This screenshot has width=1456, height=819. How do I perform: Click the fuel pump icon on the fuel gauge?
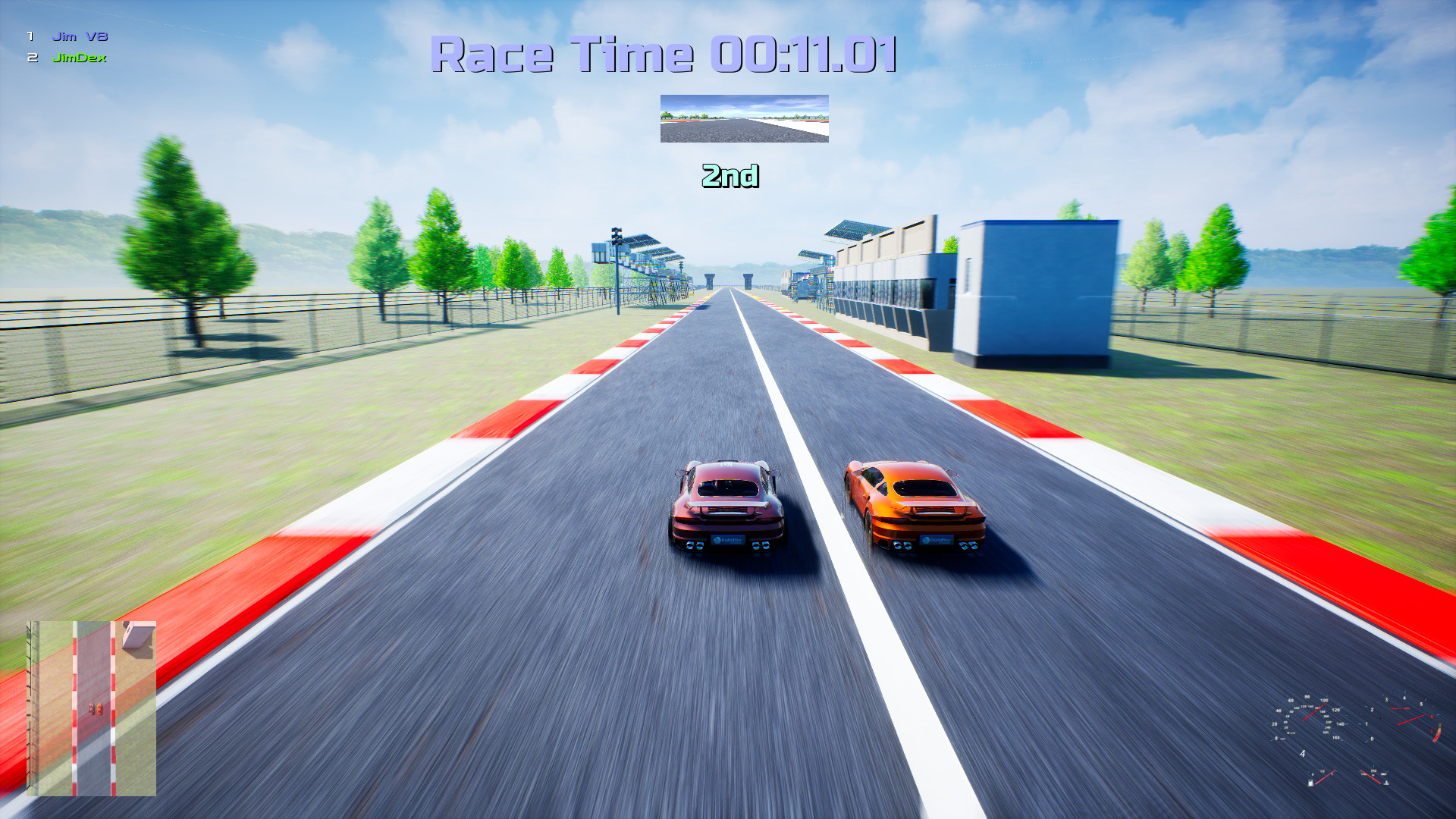click(x=1310, y=783)
